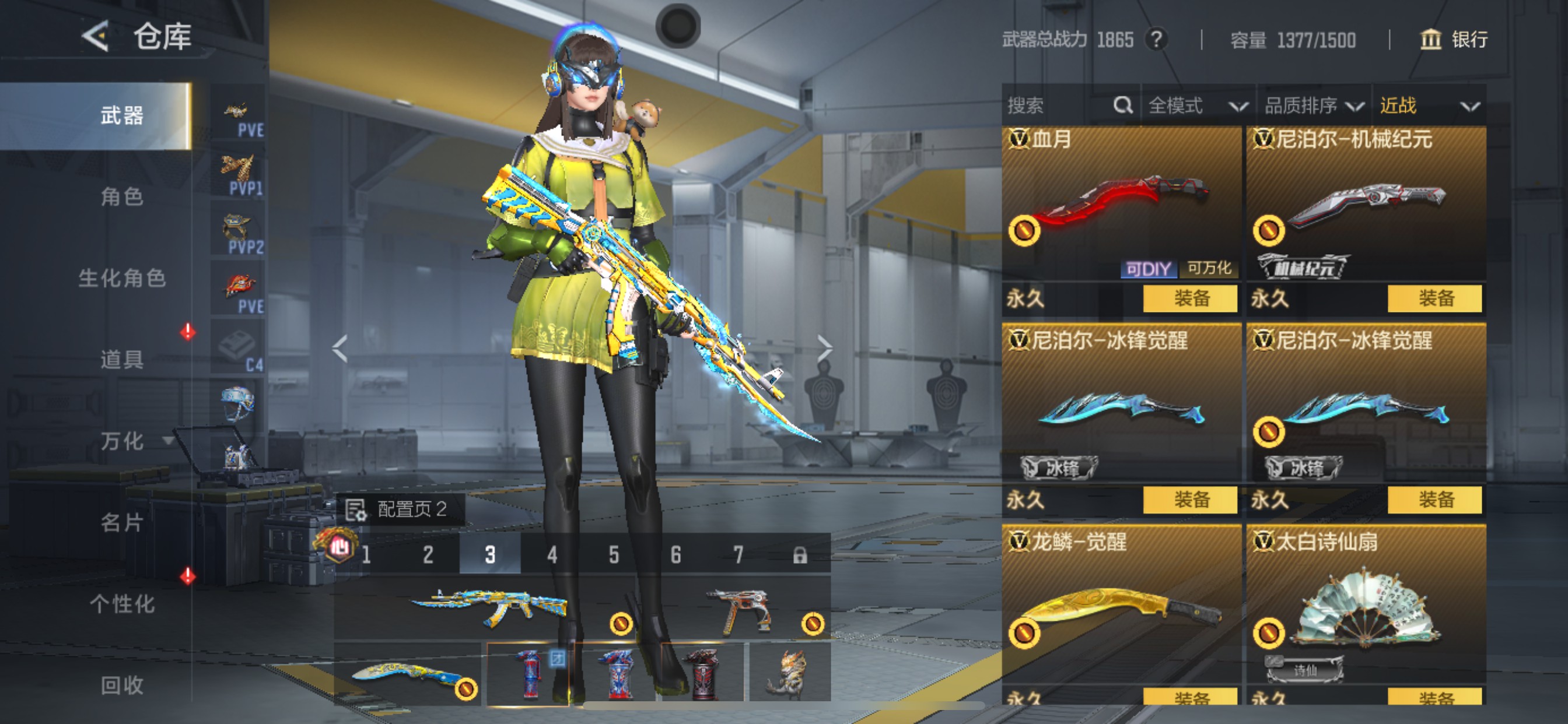1568x724 pixels.
Task: Switch to the 个性化 category
Action: (122, 603)
